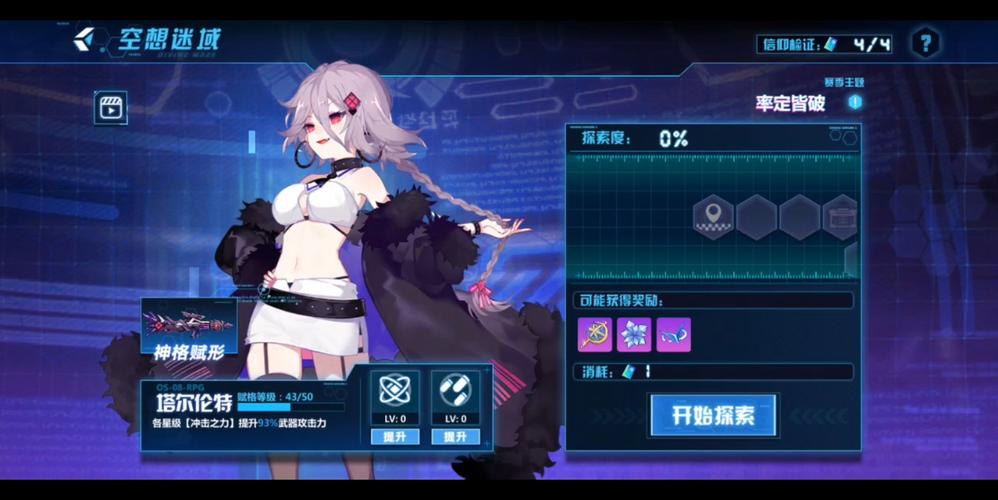Viewport: 998px width, 500px height.
Task: Open the 神格赋形 weapon thumbnail
Action: (189, 325)
